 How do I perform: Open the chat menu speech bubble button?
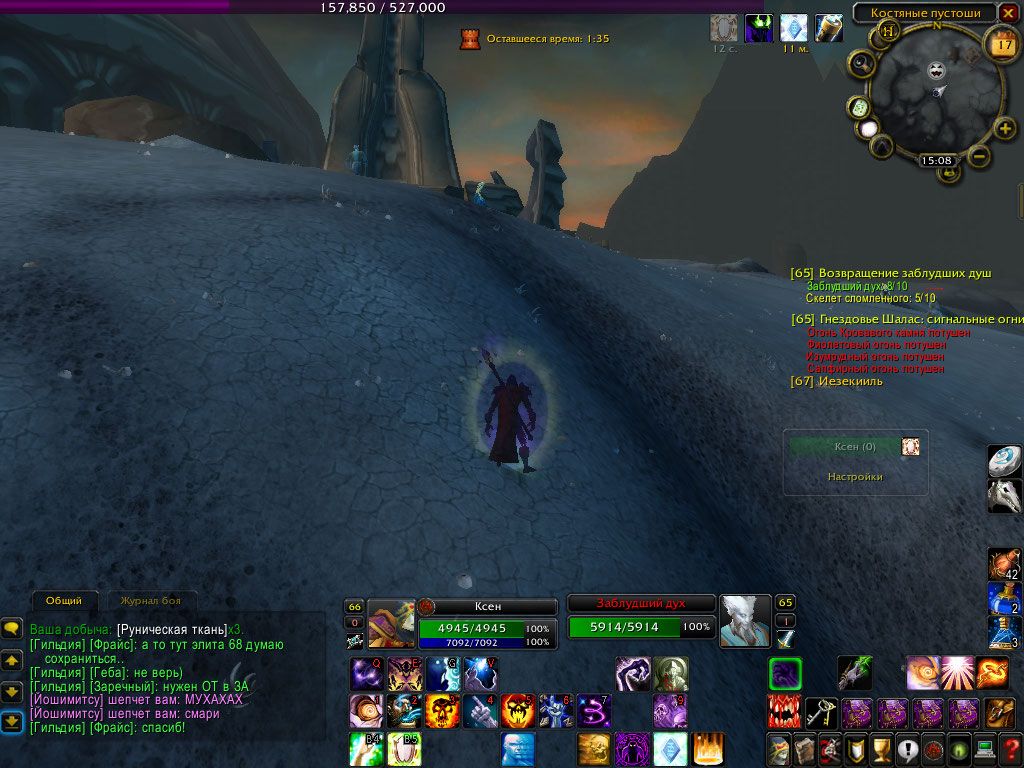(x=12, y=628)
